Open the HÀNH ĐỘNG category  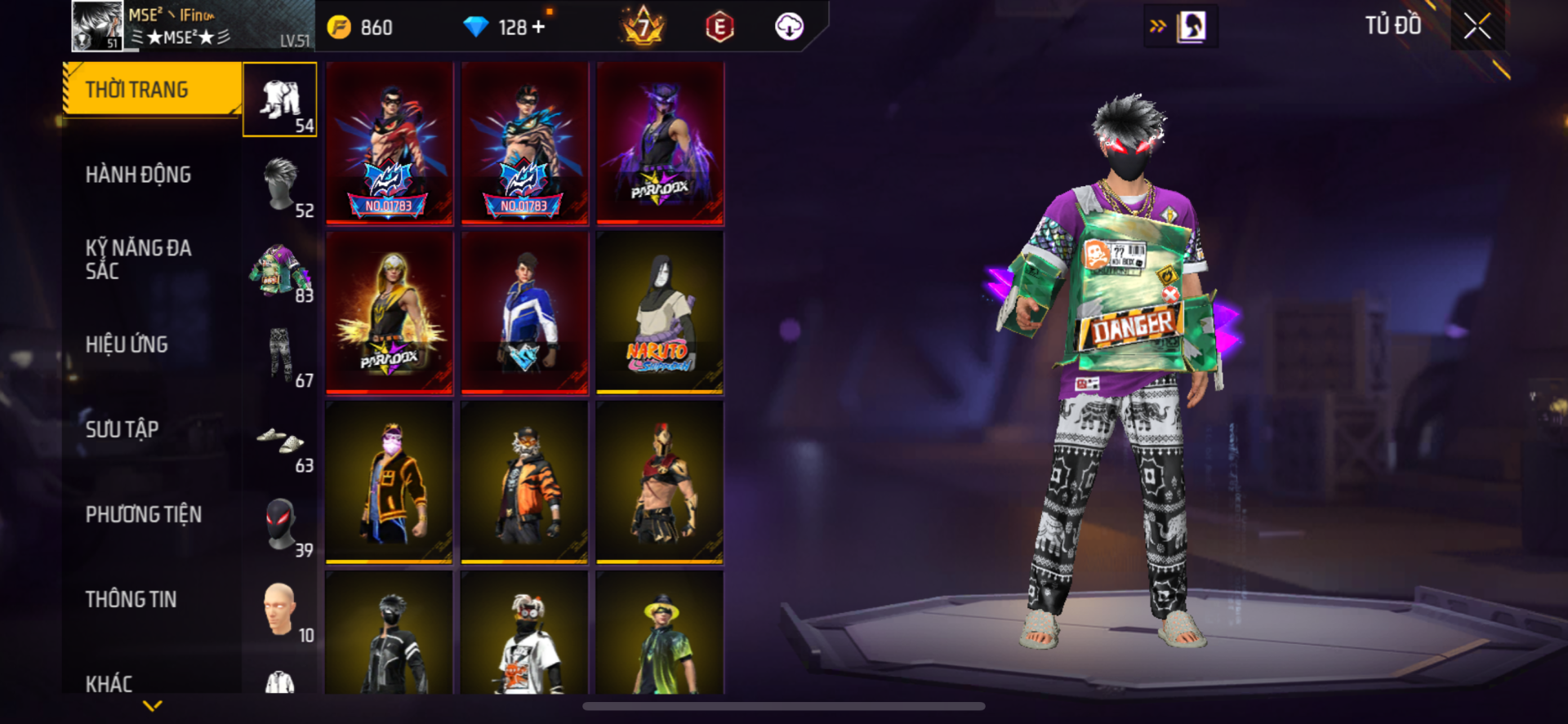coord(138,175)
